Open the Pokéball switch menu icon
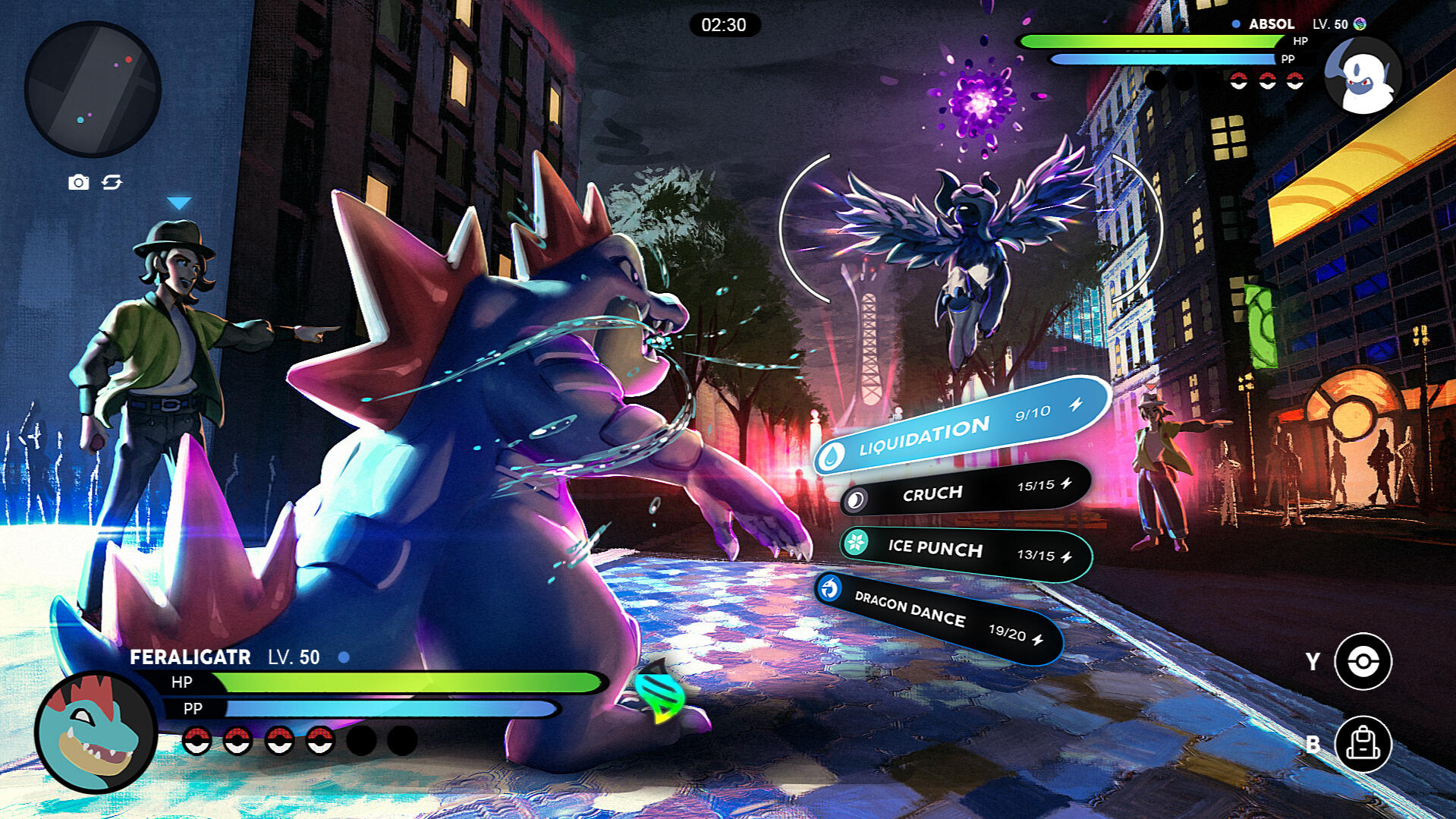The width and height of the screenshot is (1456, 819). 1363,662
